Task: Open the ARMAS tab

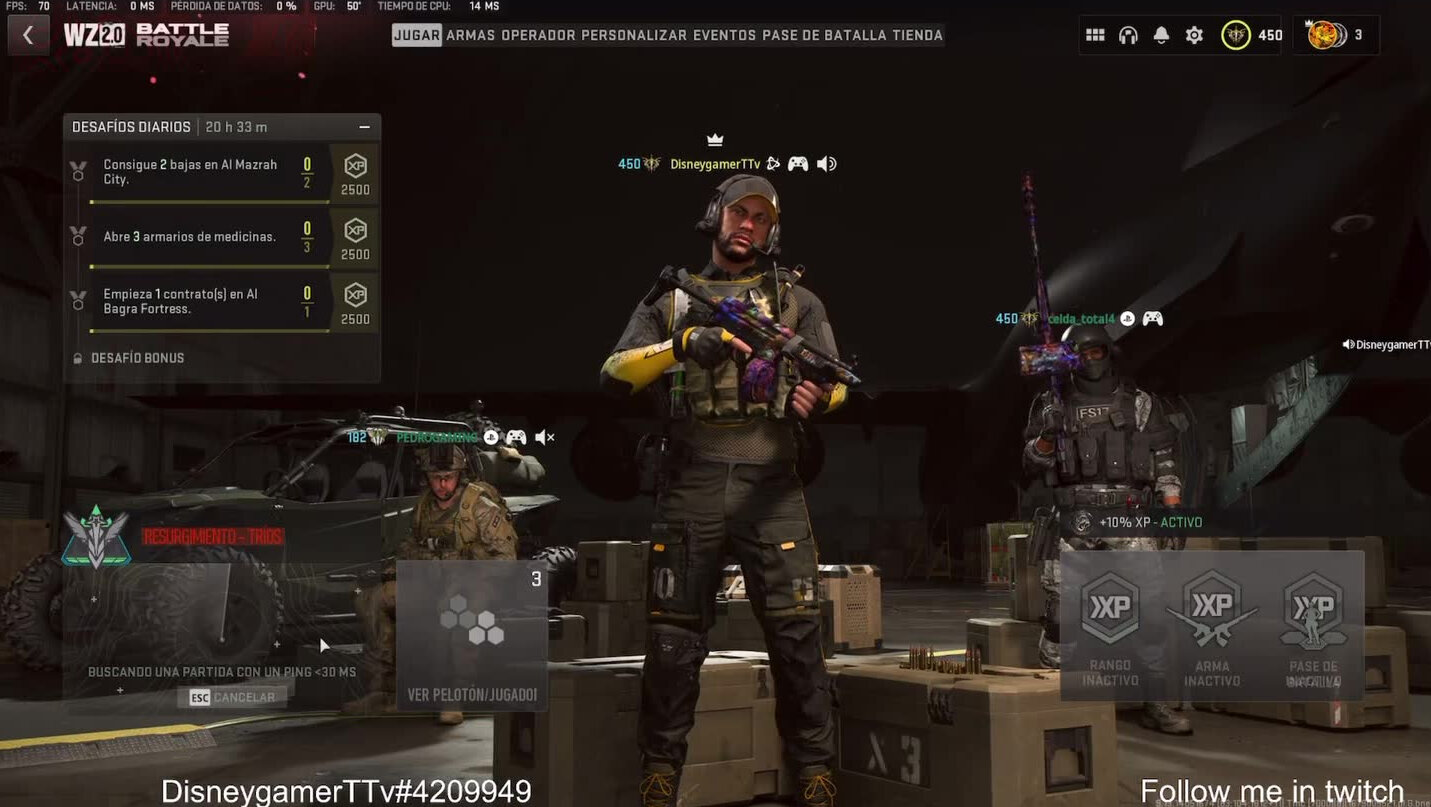Action: [470, 35]
